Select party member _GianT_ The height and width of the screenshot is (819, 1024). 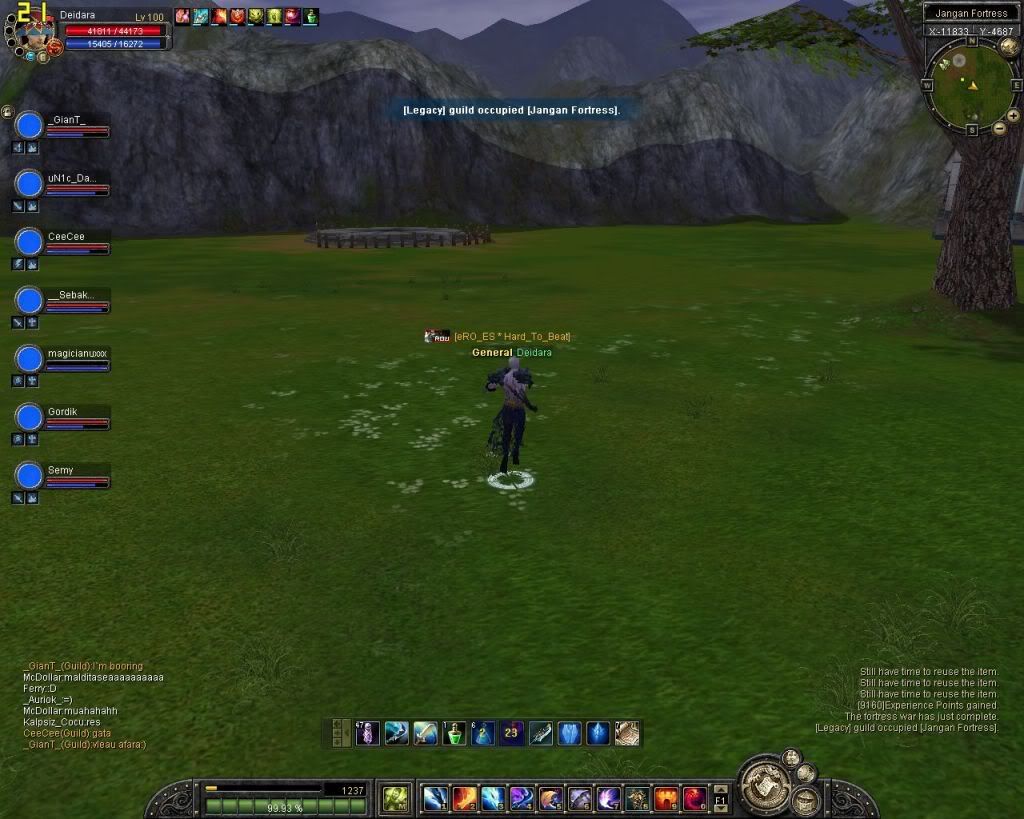pos(30,125)
